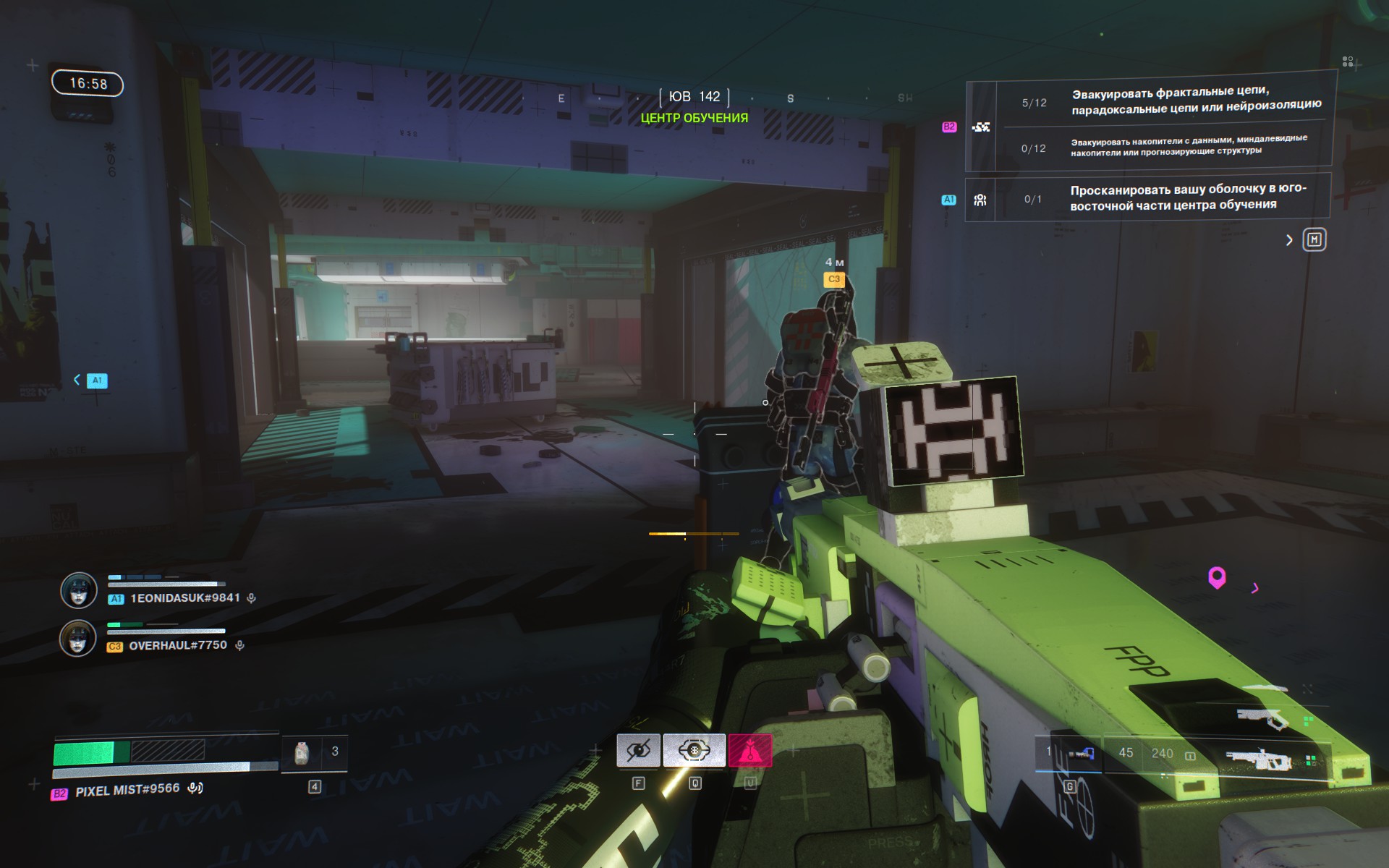Image resolution: width=1389 pixels, height=868 pixels.
Task: Activate the round grenade tactical ability
Action: 694,751
